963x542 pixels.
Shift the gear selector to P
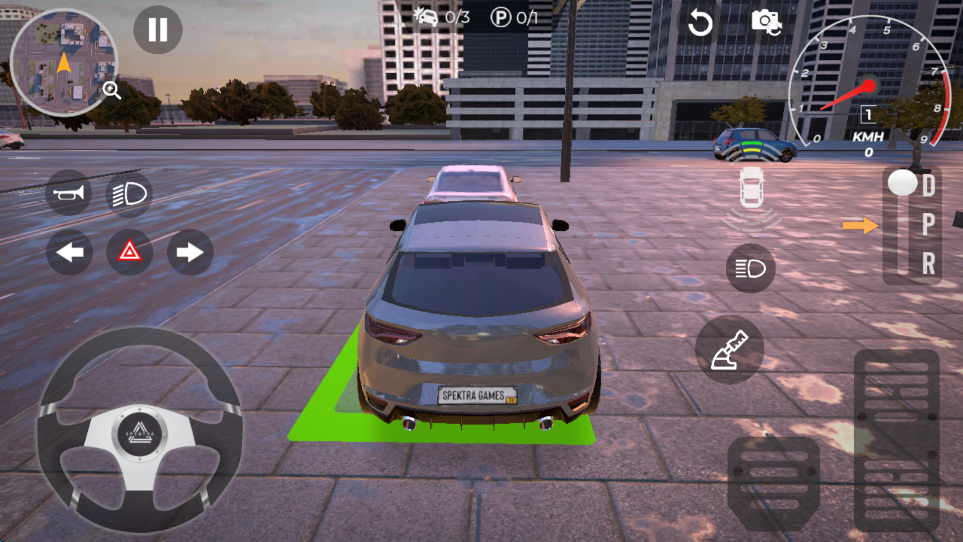tap(929, 224)
